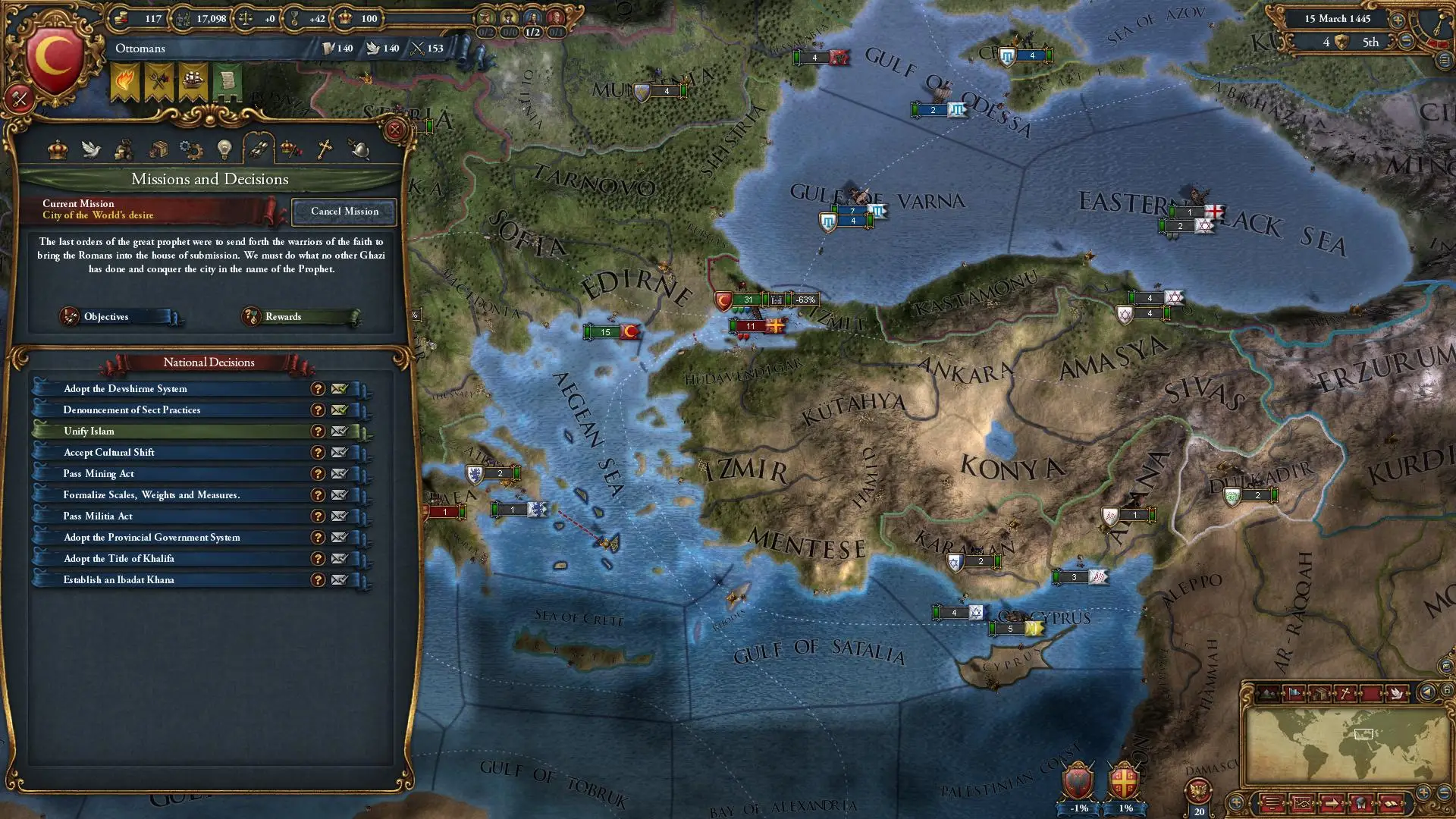Viewport: 1456px width, 819px height.
Task: Open the lightbulb ideas tab
Action: 224,149
